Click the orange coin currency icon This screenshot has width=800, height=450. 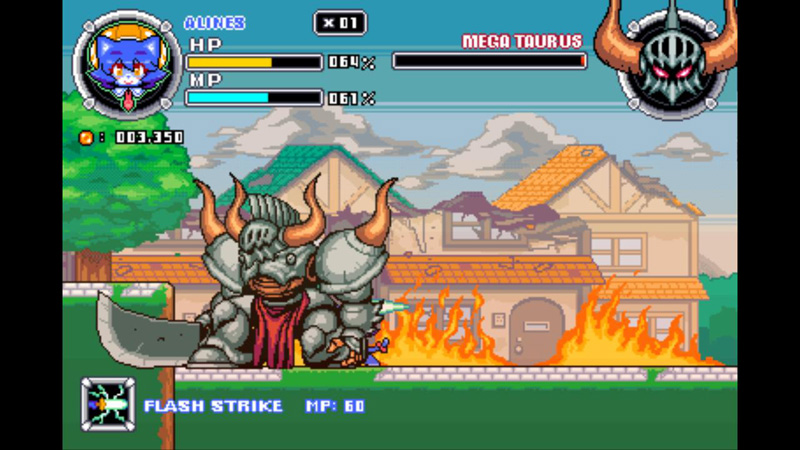click(87, 137)
